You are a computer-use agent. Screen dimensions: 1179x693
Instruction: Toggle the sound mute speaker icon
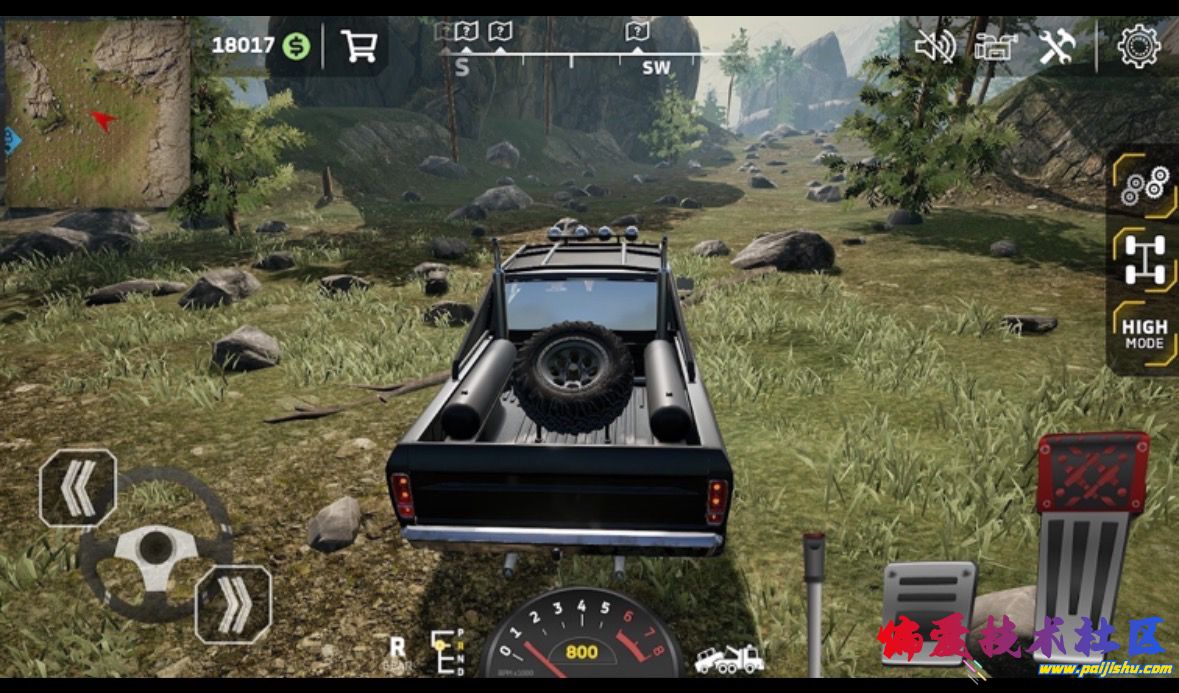click(x=935, y=46)
